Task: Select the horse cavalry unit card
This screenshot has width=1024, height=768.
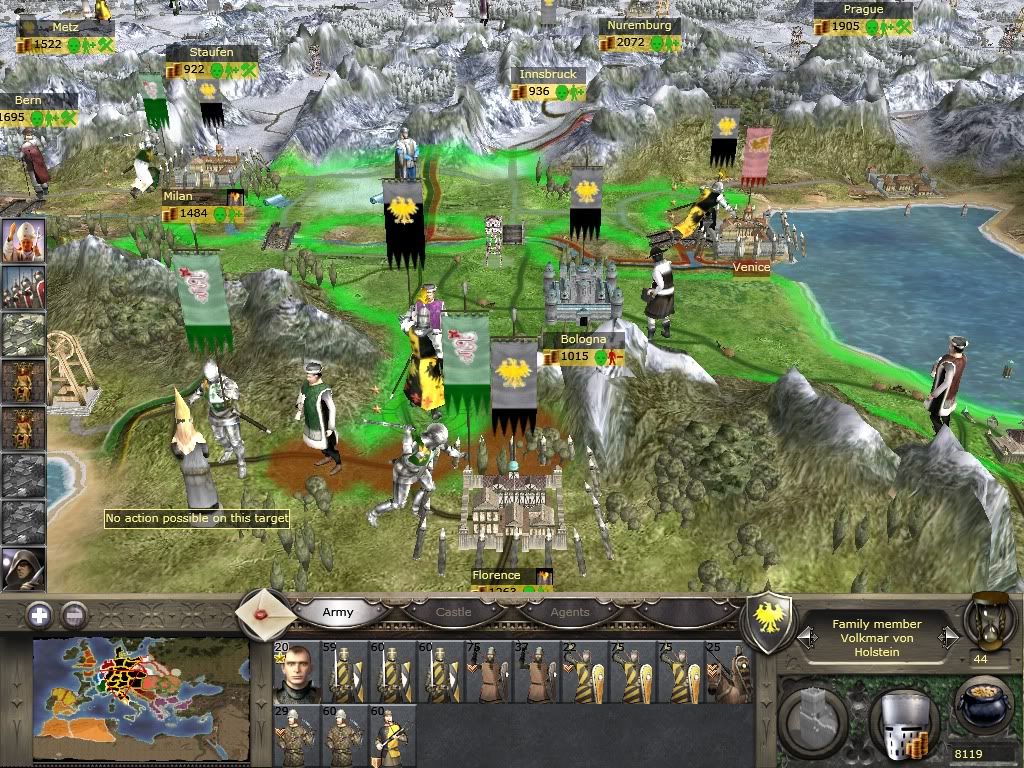Action: 726,672
